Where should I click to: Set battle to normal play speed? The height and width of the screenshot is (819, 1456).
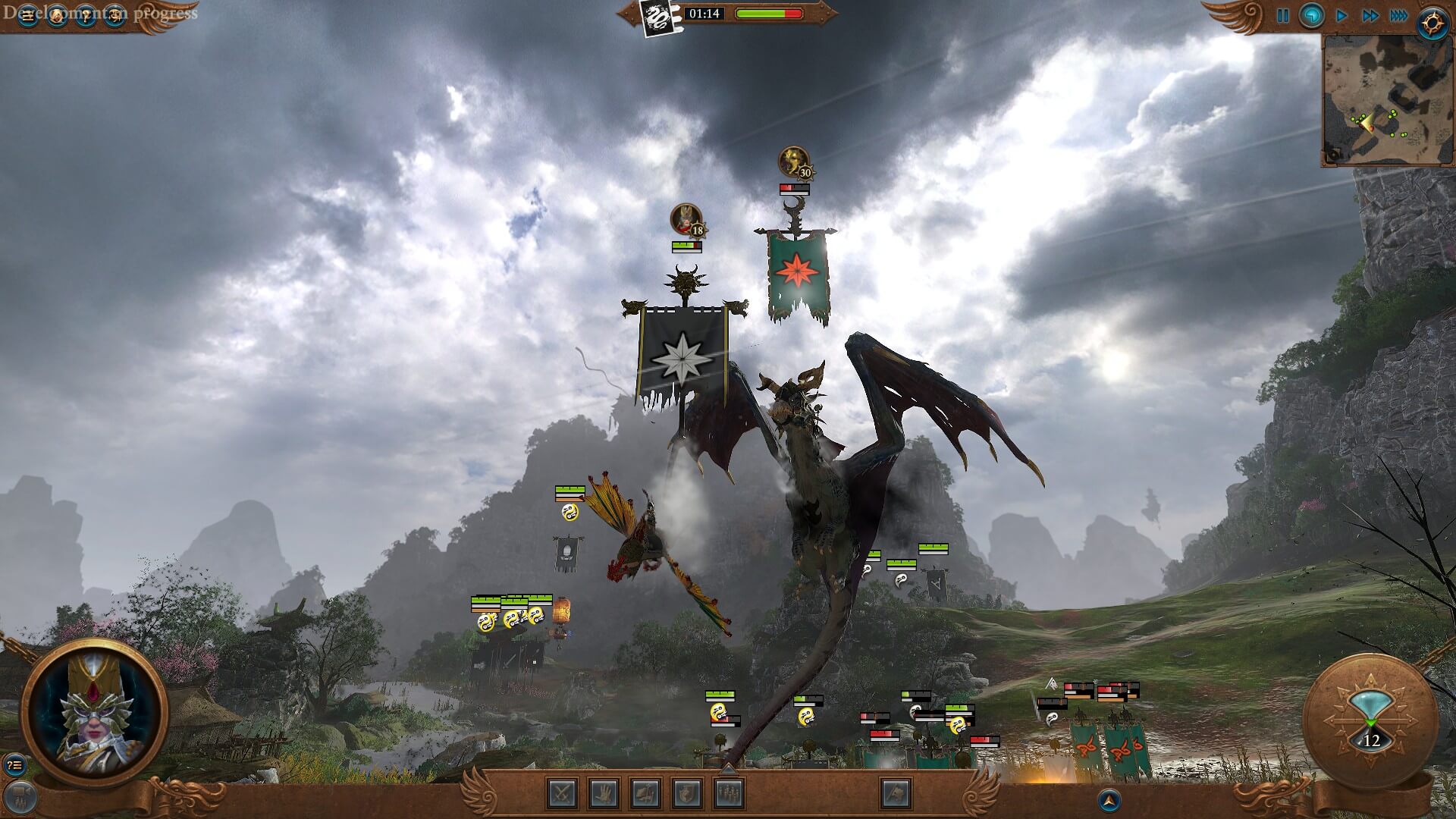pos(1341,16)
